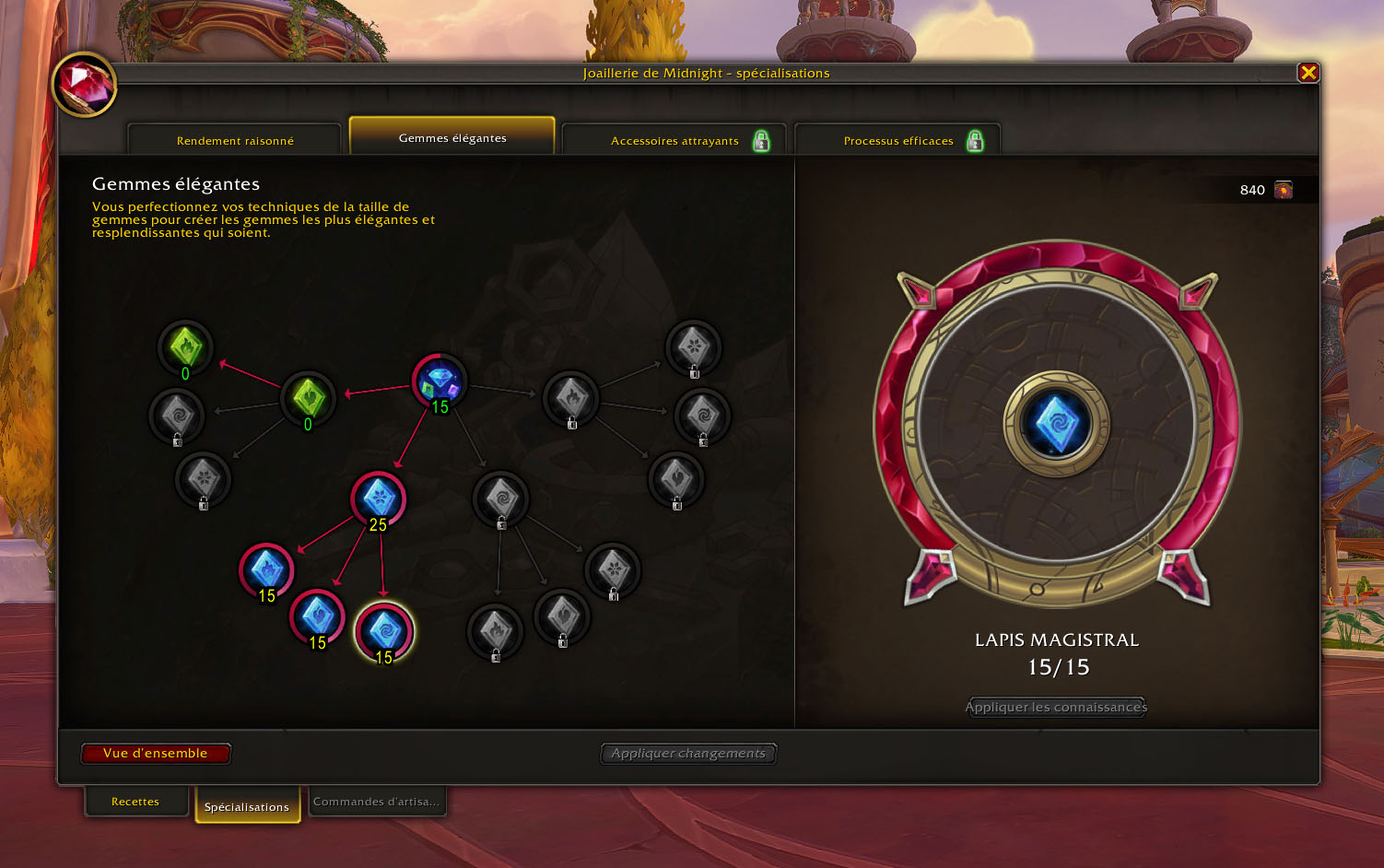1384x868 pixels.
Task: Click Appliquer changements button
Action: coord(688,754)
